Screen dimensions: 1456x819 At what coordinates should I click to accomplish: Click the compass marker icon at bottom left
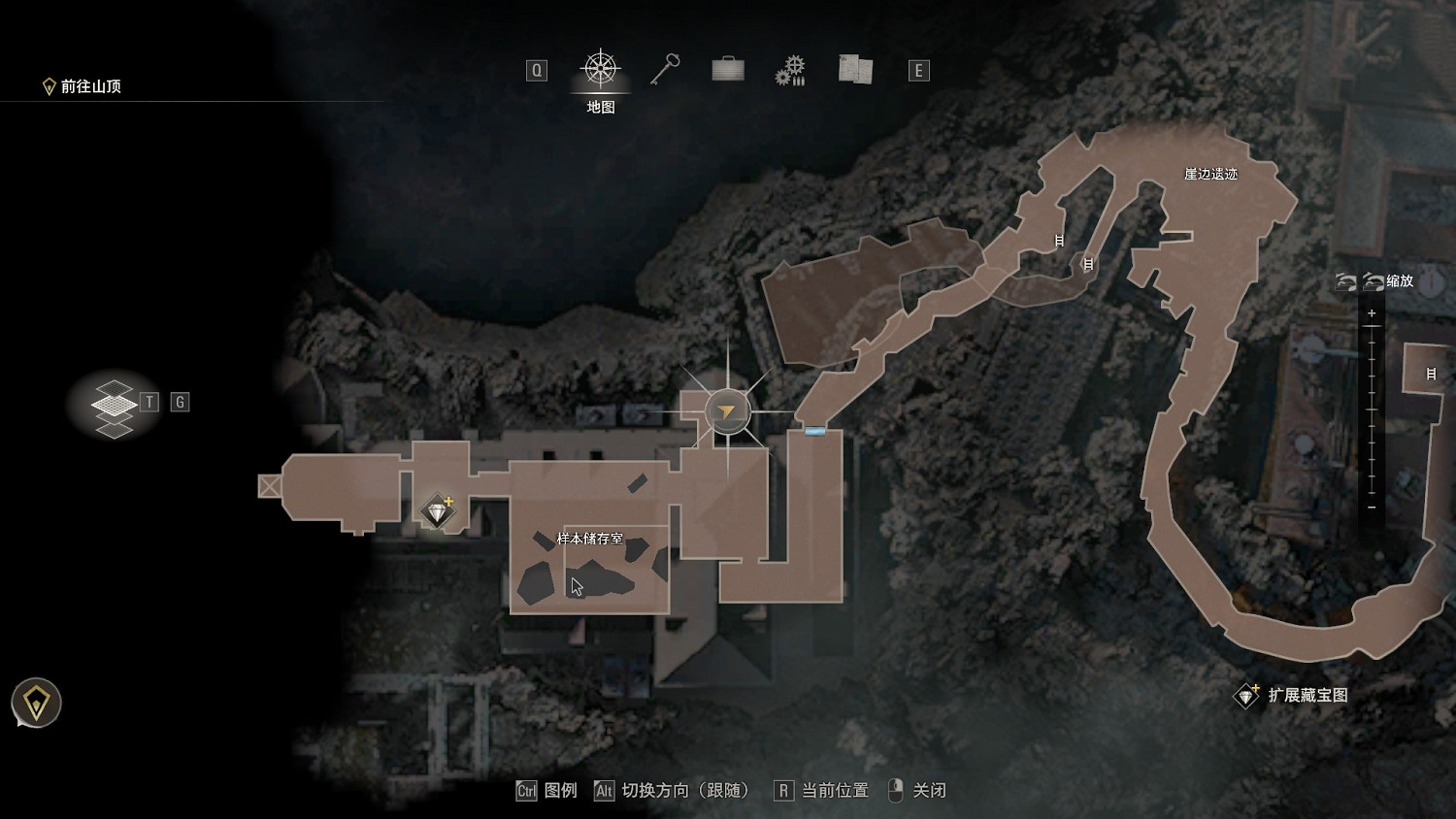(36, 702)
